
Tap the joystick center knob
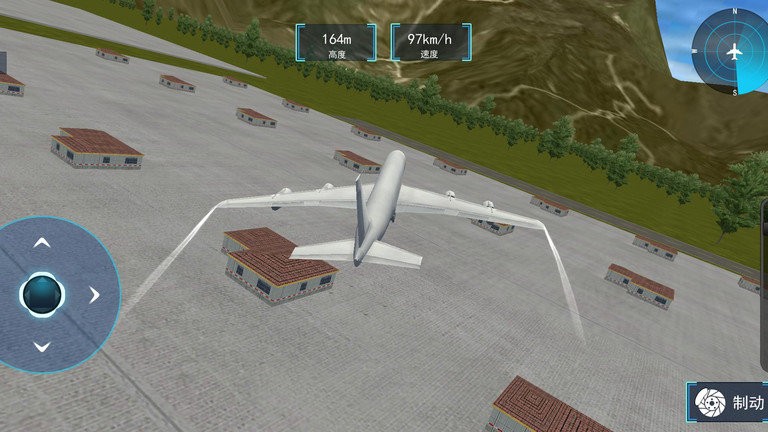42,294
